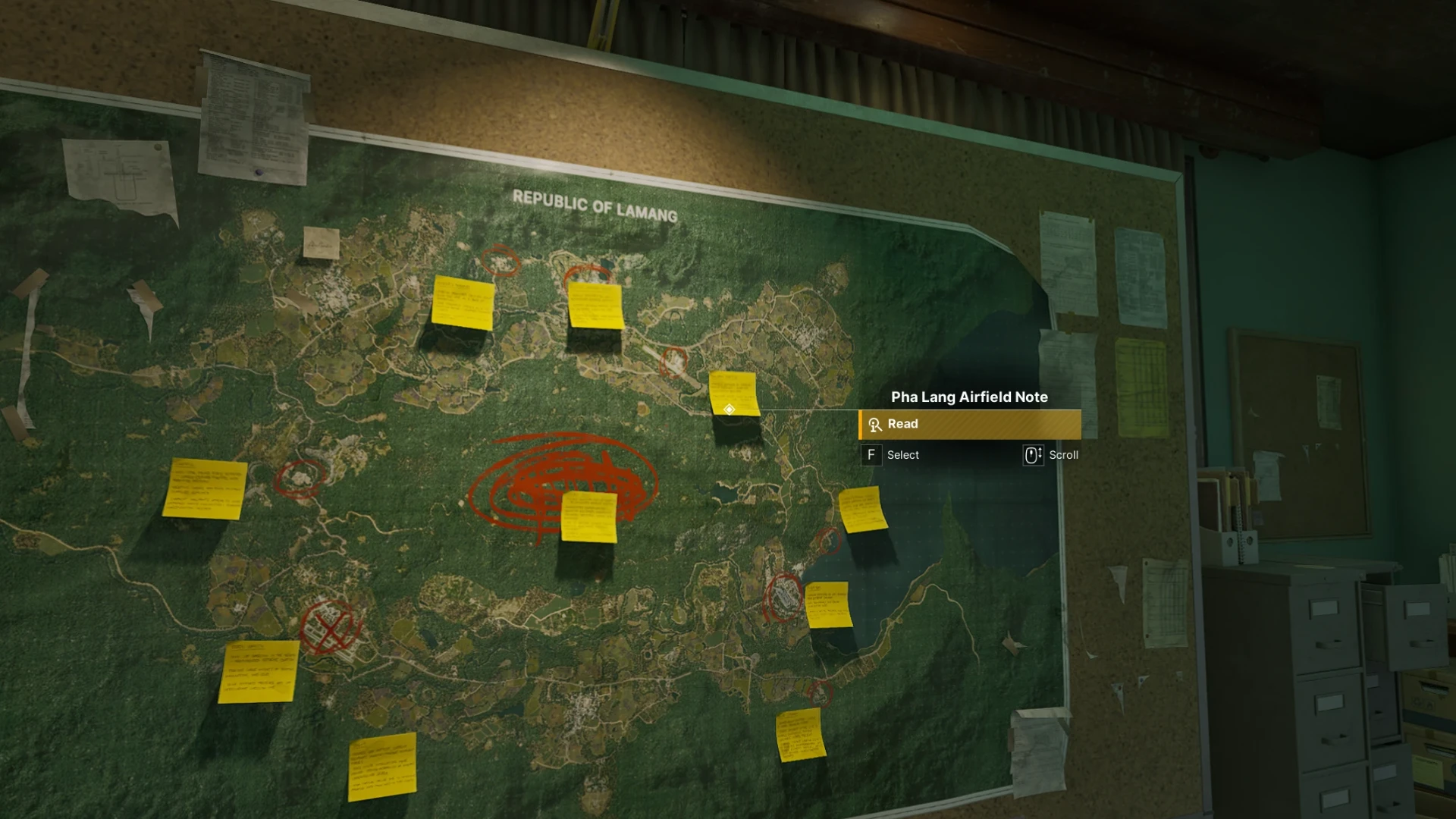
Task: Choose the Read option for the note
Action: 970,425
